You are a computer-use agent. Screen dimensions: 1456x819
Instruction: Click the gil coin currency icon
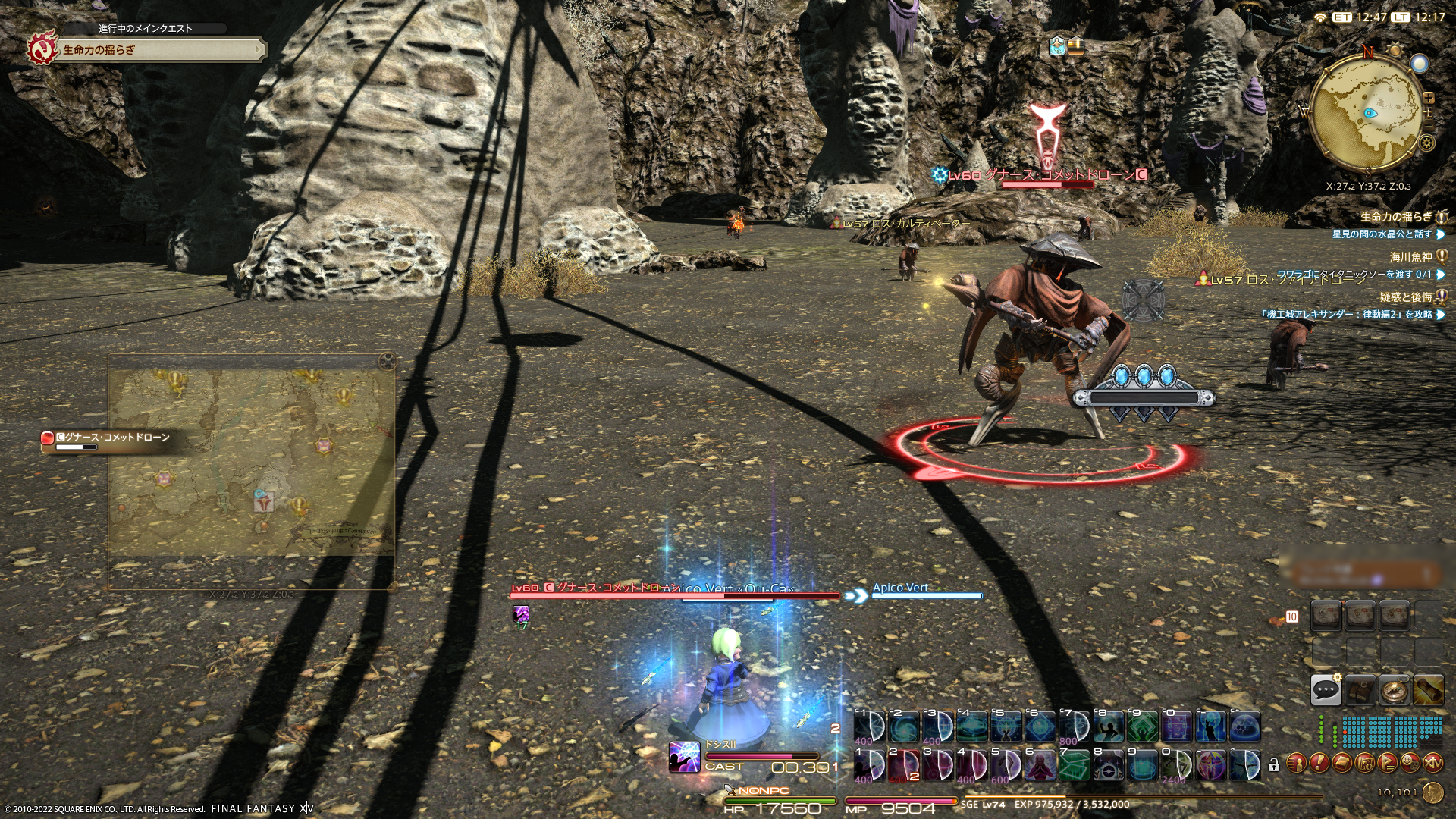tap(1432, 792)
